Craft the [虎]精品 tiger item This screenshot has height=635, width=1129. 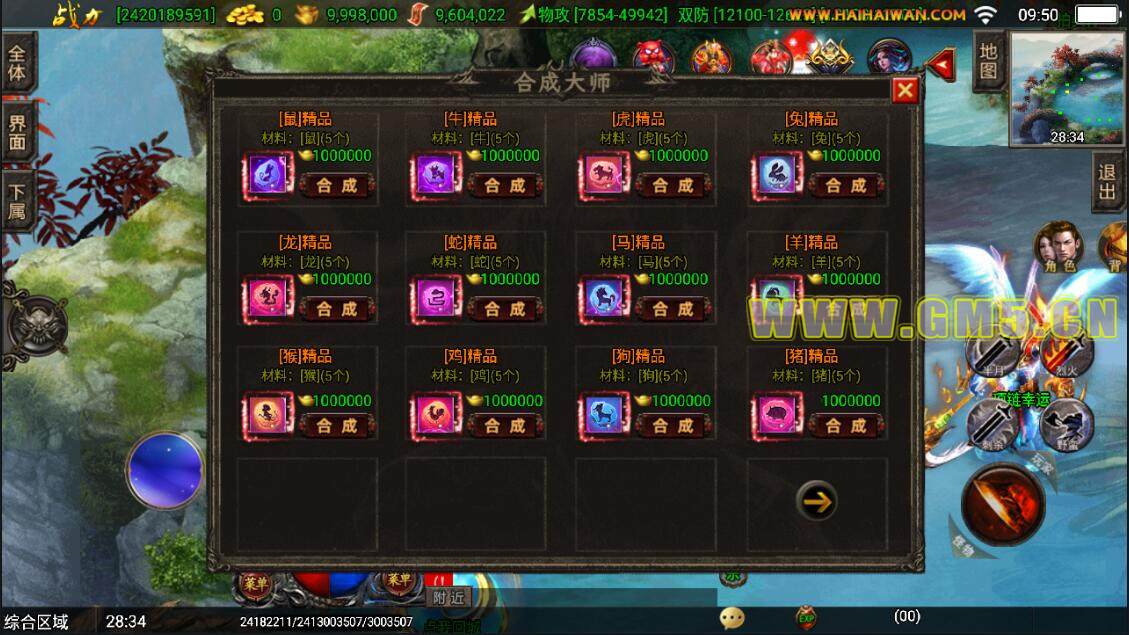(673, 186)
